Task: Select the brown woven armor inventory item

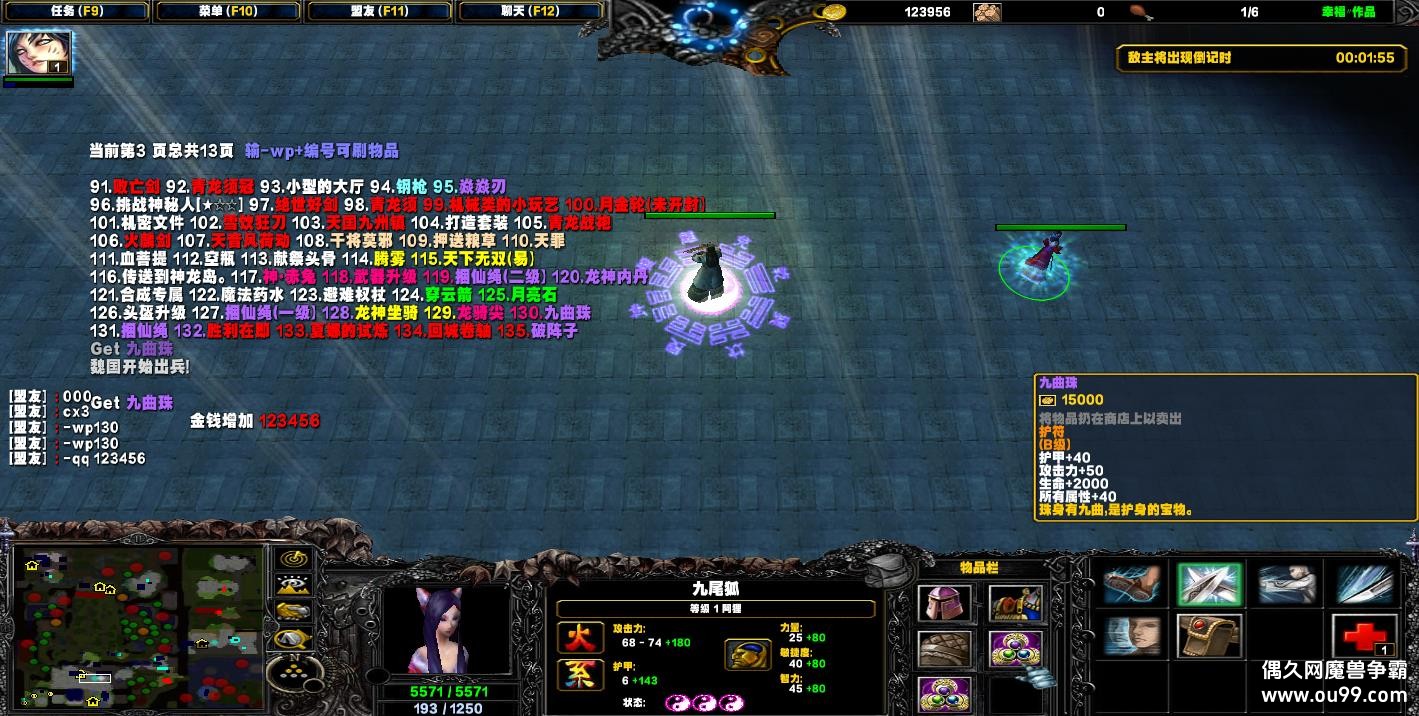Action: pos(944,649)
